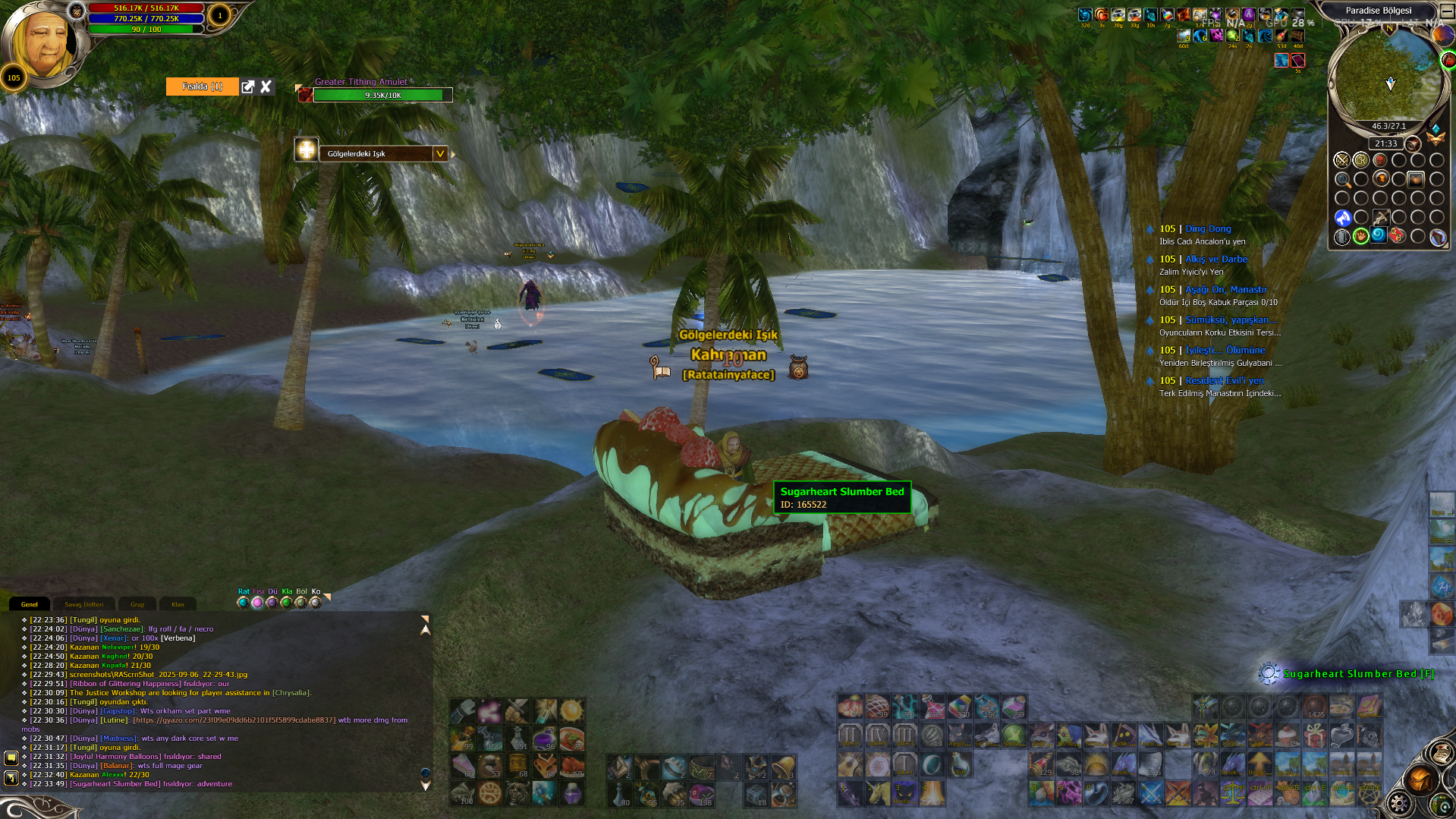Select the Klan chat tab

pyautogui.click(x=178, y=604)
